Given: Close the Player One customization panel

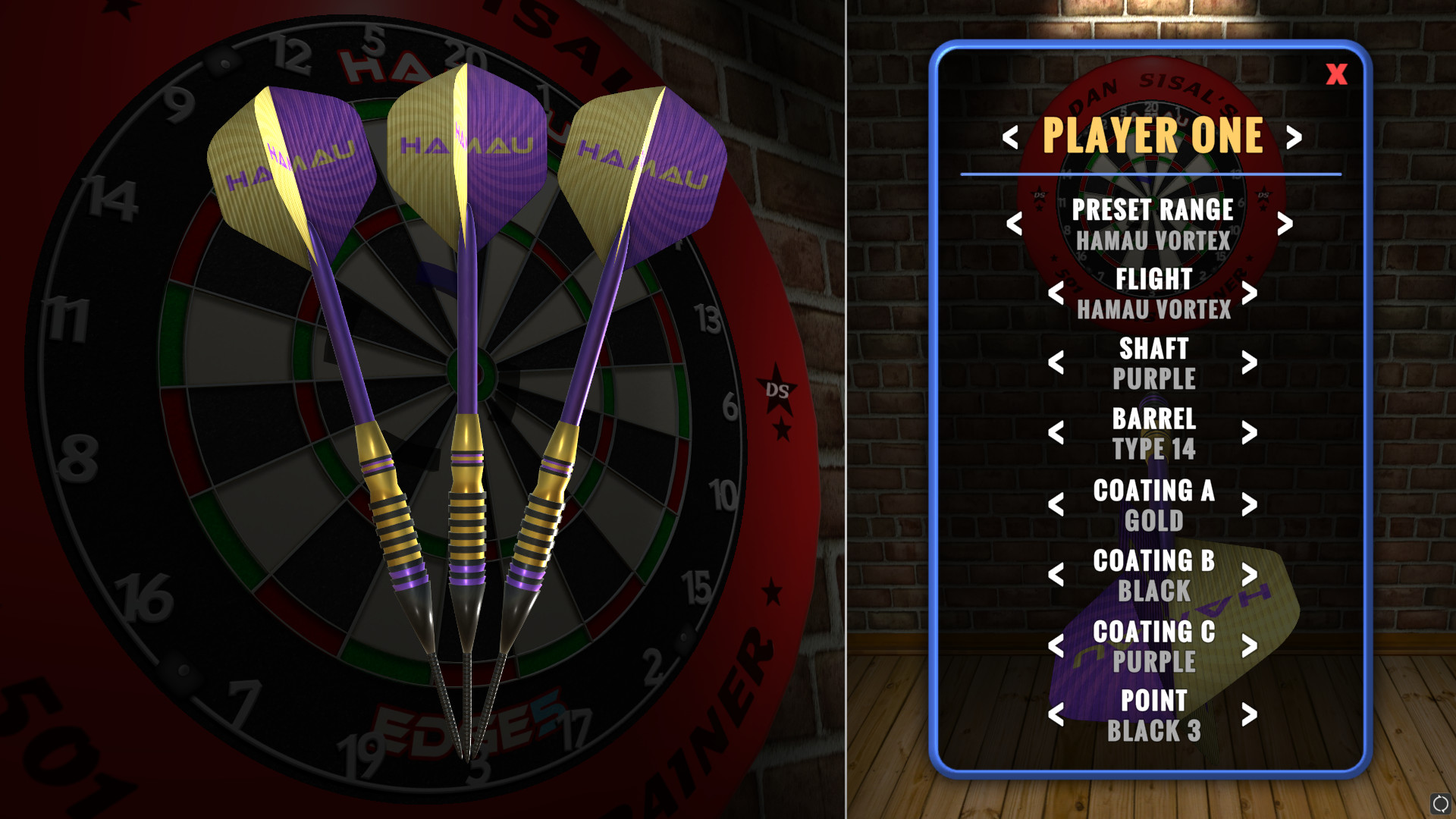Looking at the screenshot, I should (x=1336, y=74).
